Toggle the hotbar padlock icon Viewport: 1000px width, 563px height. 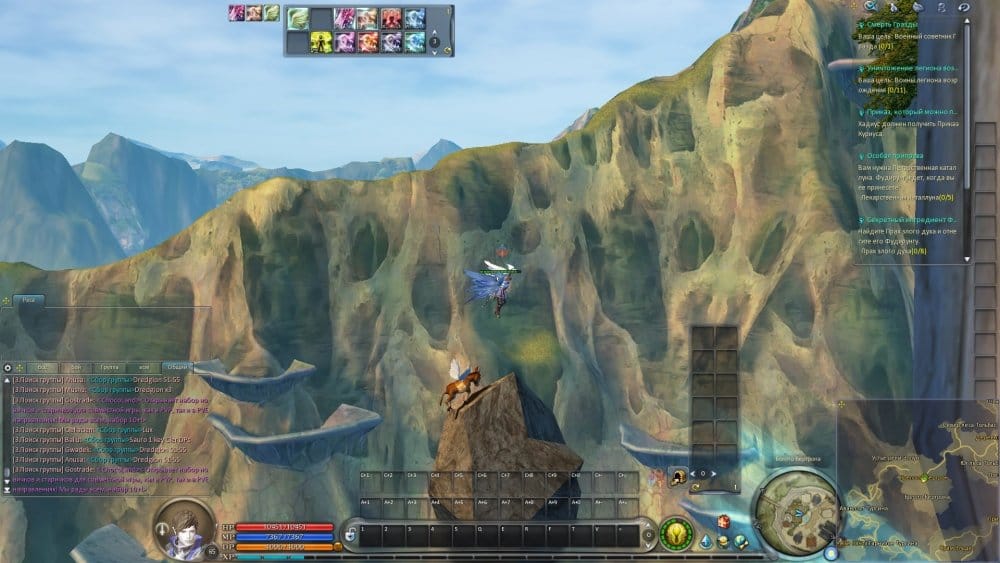click(x=351, y=533)
